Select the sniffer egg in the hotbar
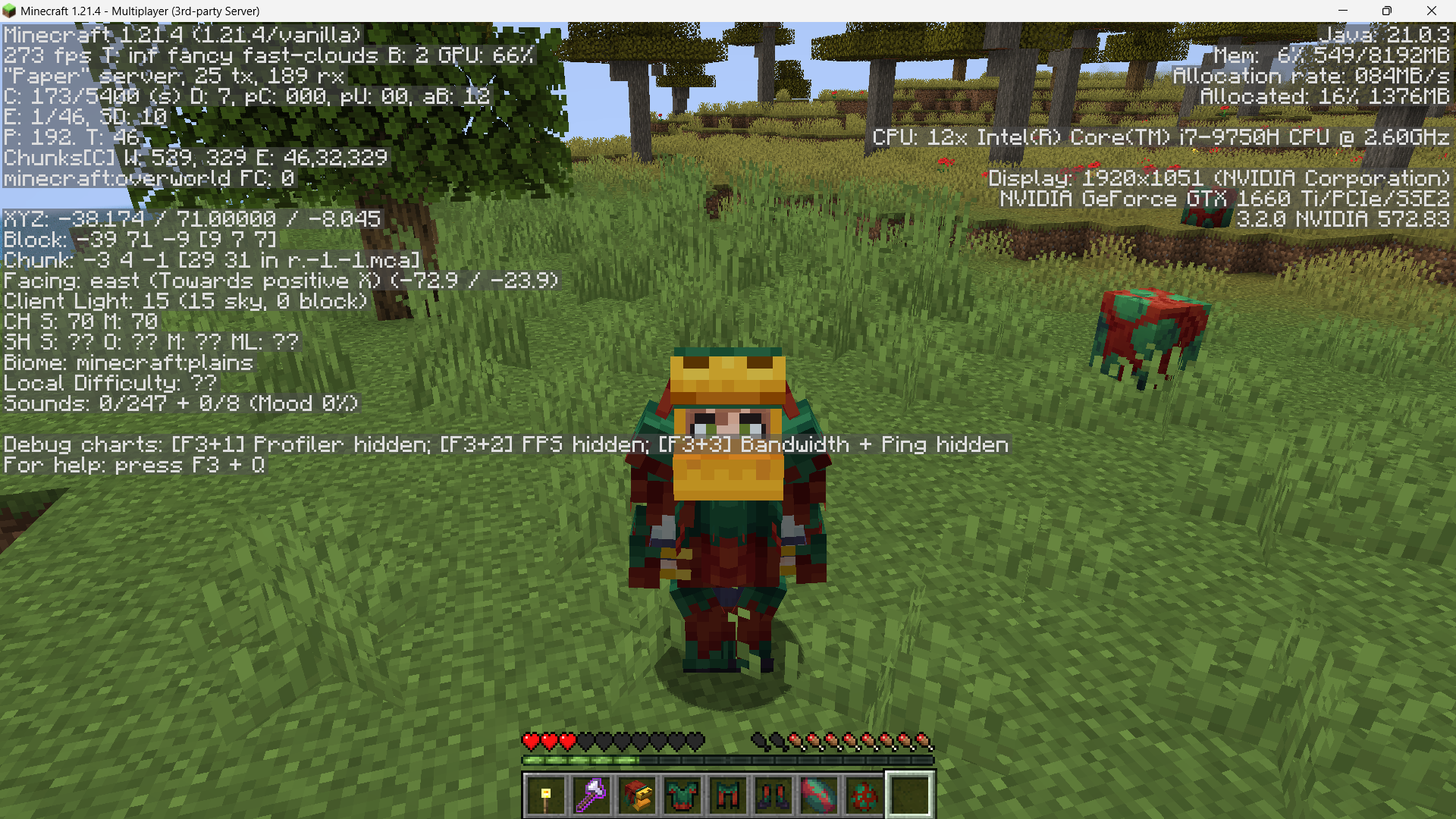The height and width of the screenshot is (819, 1456). point(865,794)
